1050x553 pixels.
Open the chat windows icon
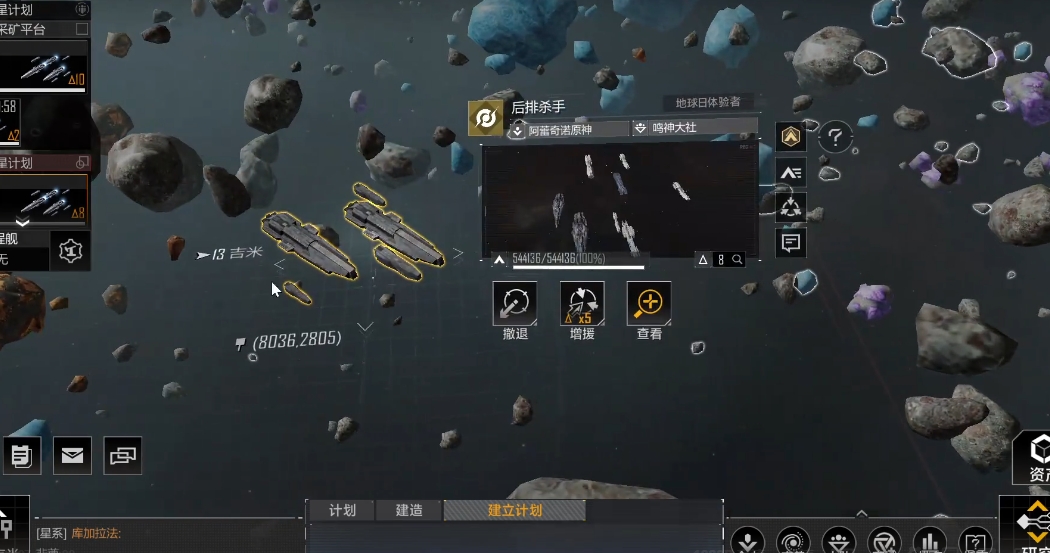(x=122, y=456)
